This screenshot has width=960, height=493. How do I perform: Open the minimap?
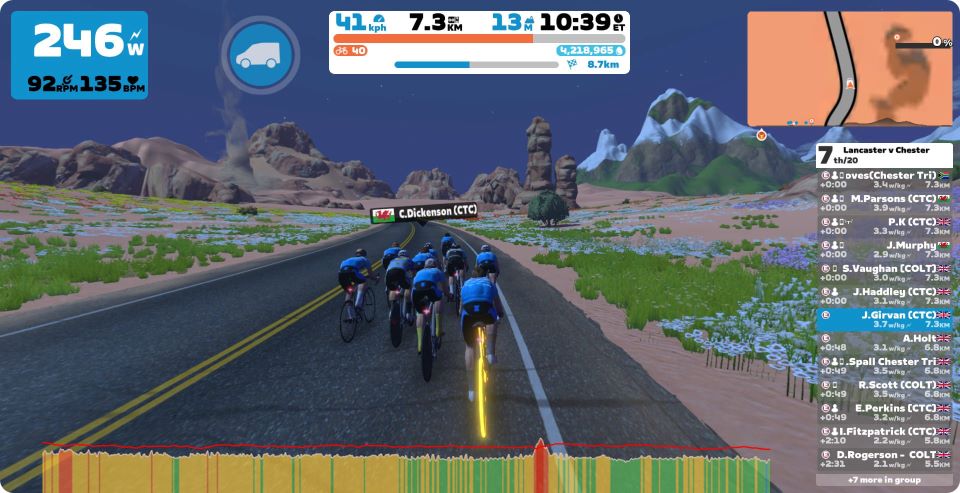click(849, 69)
